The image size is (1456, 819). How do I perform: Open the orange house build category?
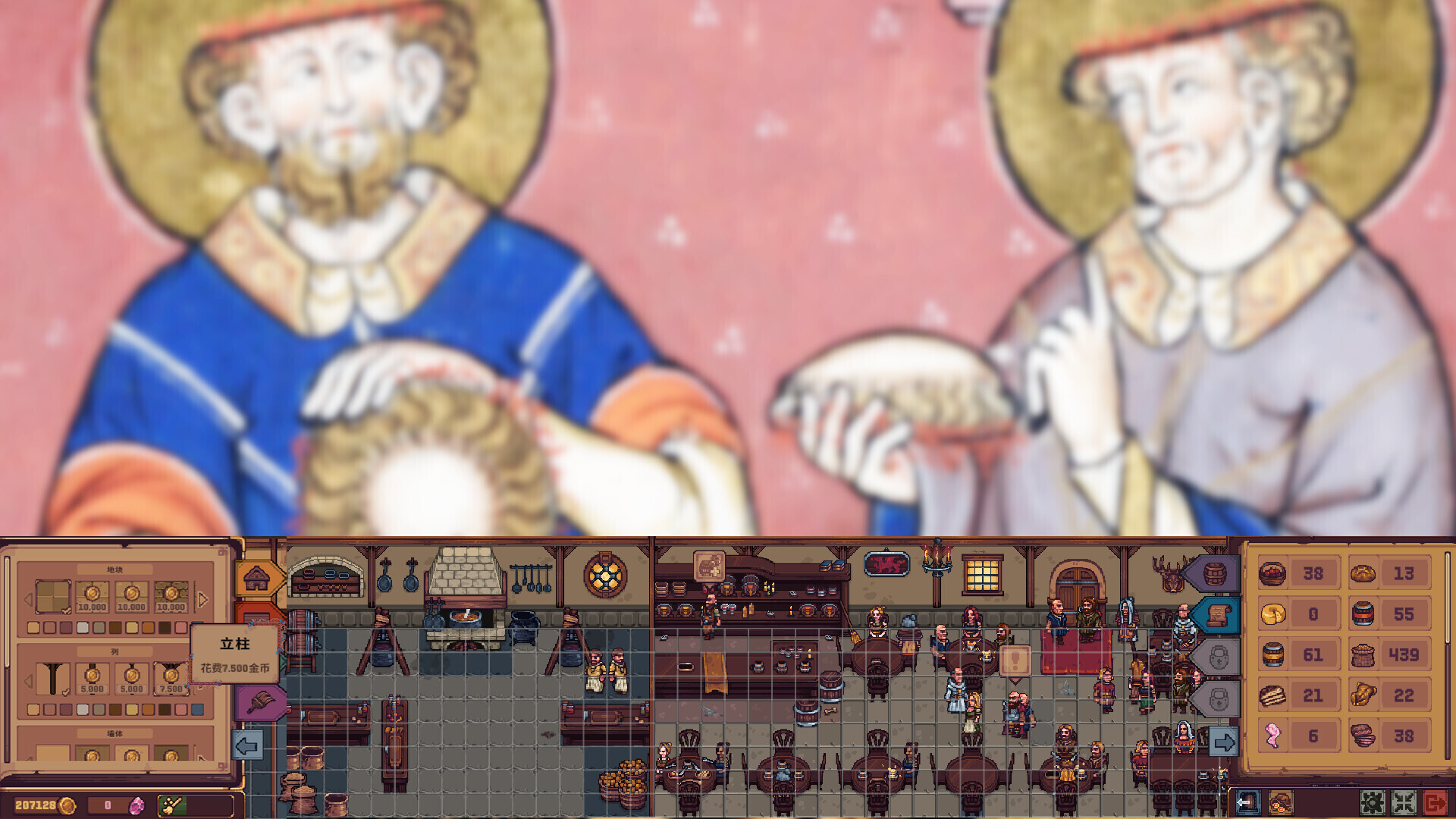point(257,577)
